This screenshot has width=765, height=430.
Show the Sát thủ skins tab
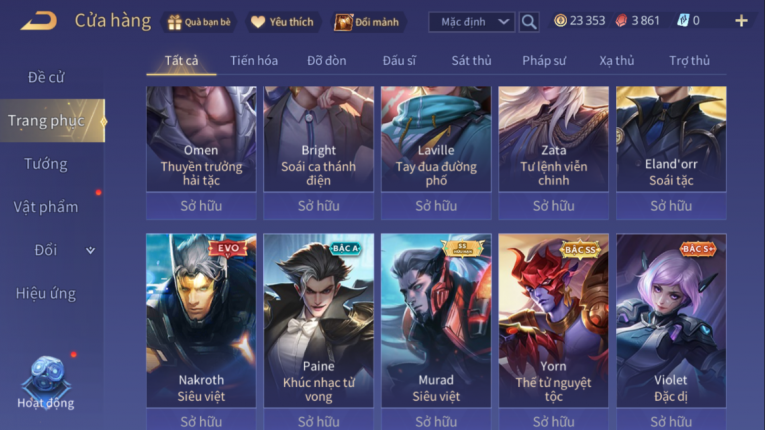pyautogui.click(x=471, y=61)
